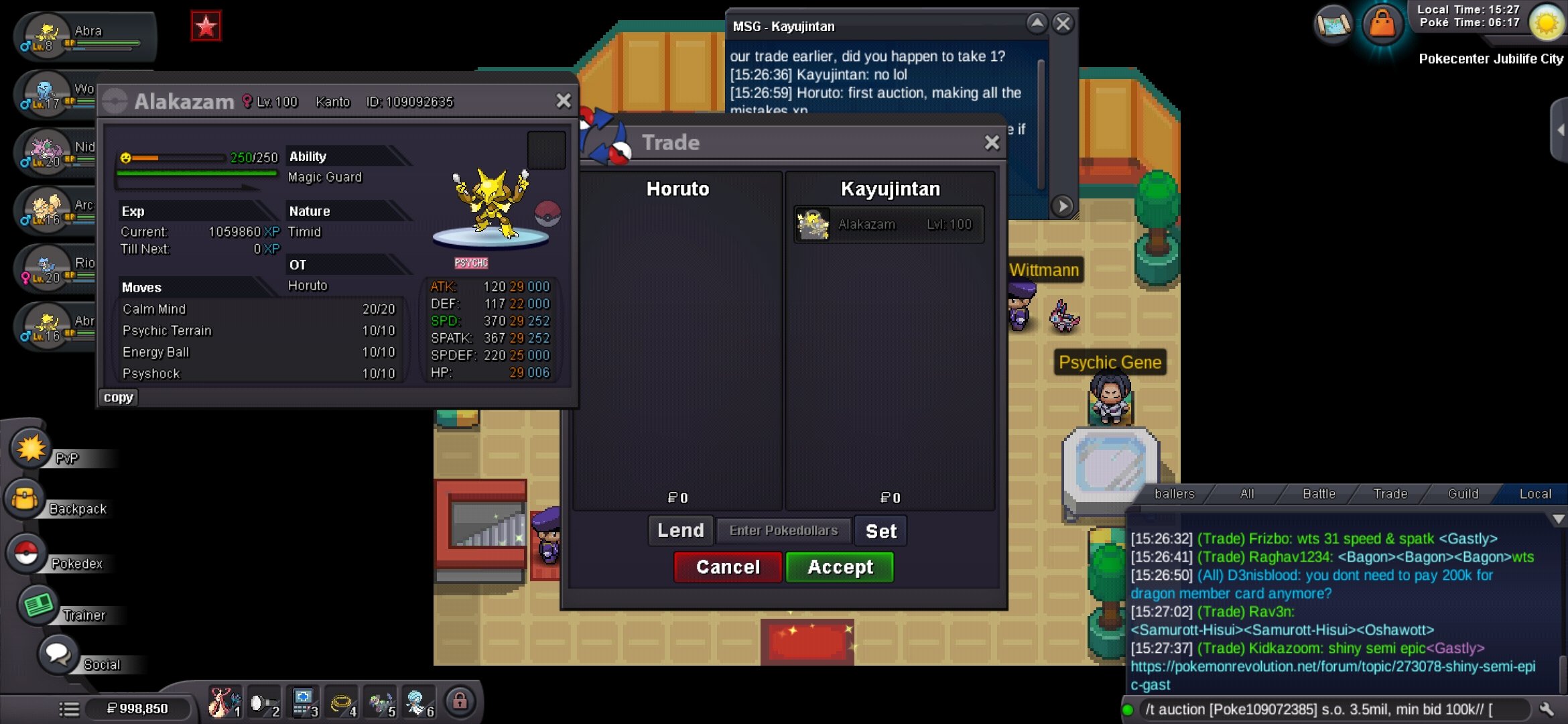Open the Trainer card

click(39, 605)
